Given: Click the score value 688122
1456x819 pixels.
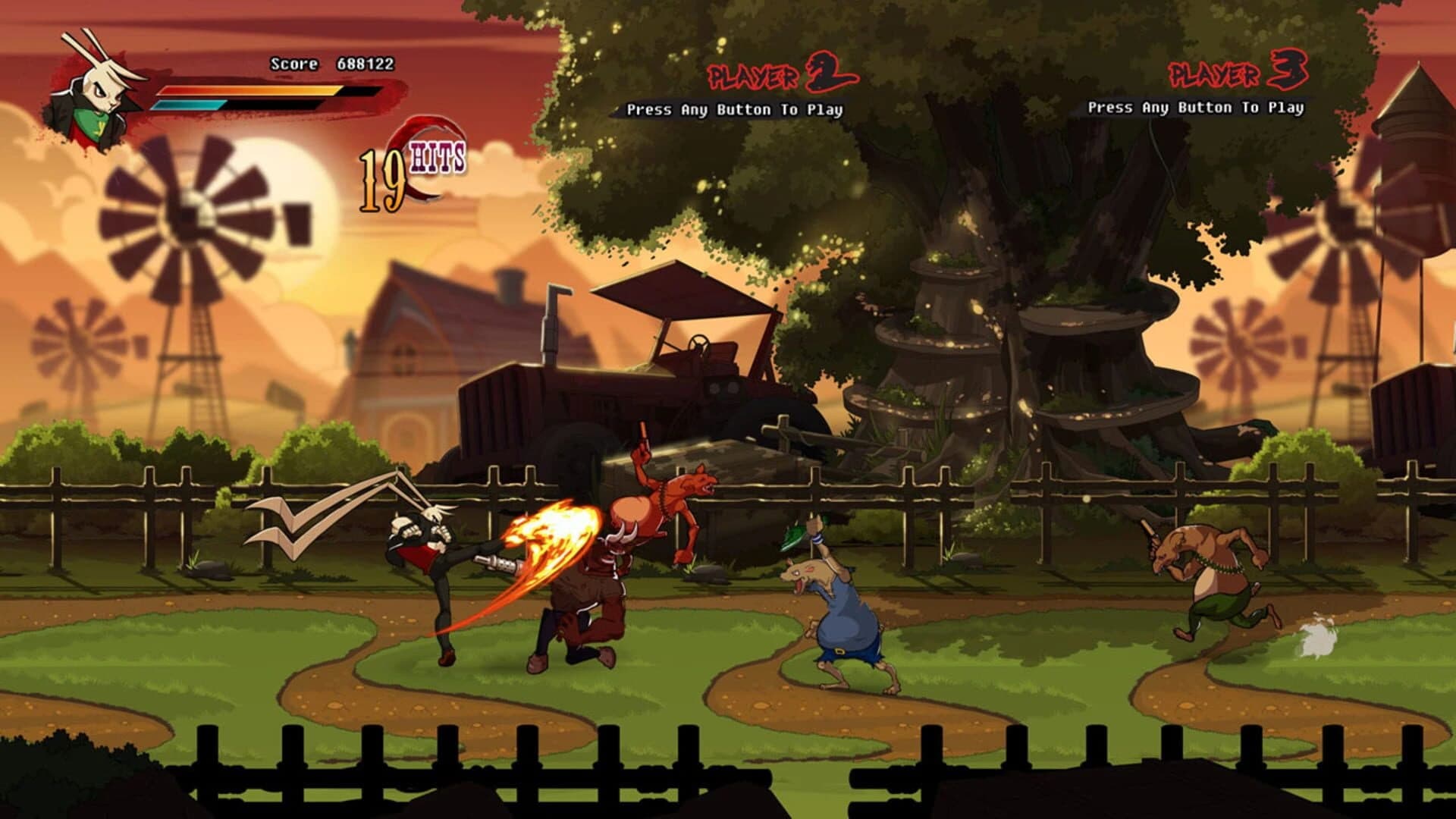Looking at the screenshot, I should [364, 64].
